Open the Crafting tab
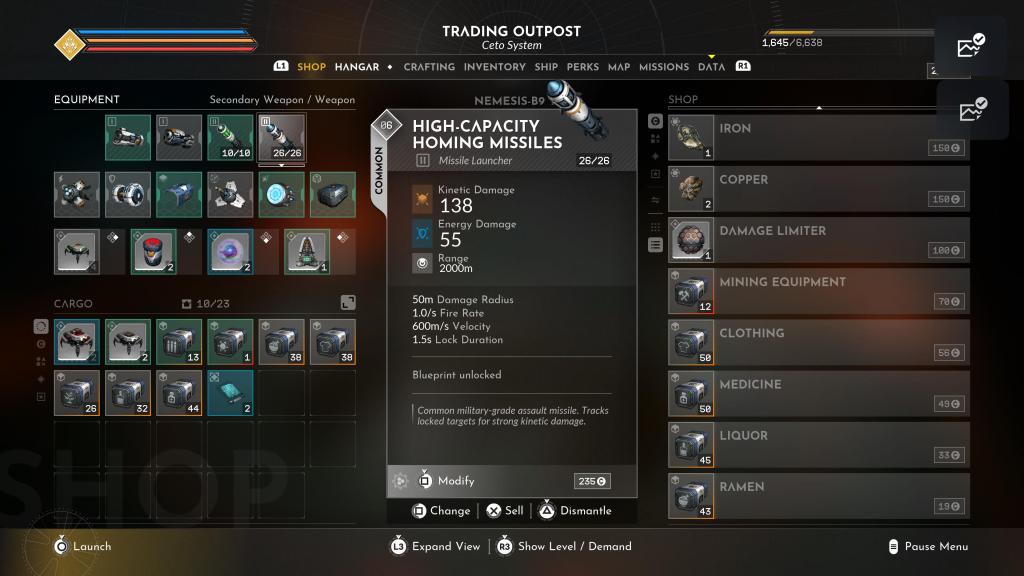1024x576 pixels. tap(429, 67)
